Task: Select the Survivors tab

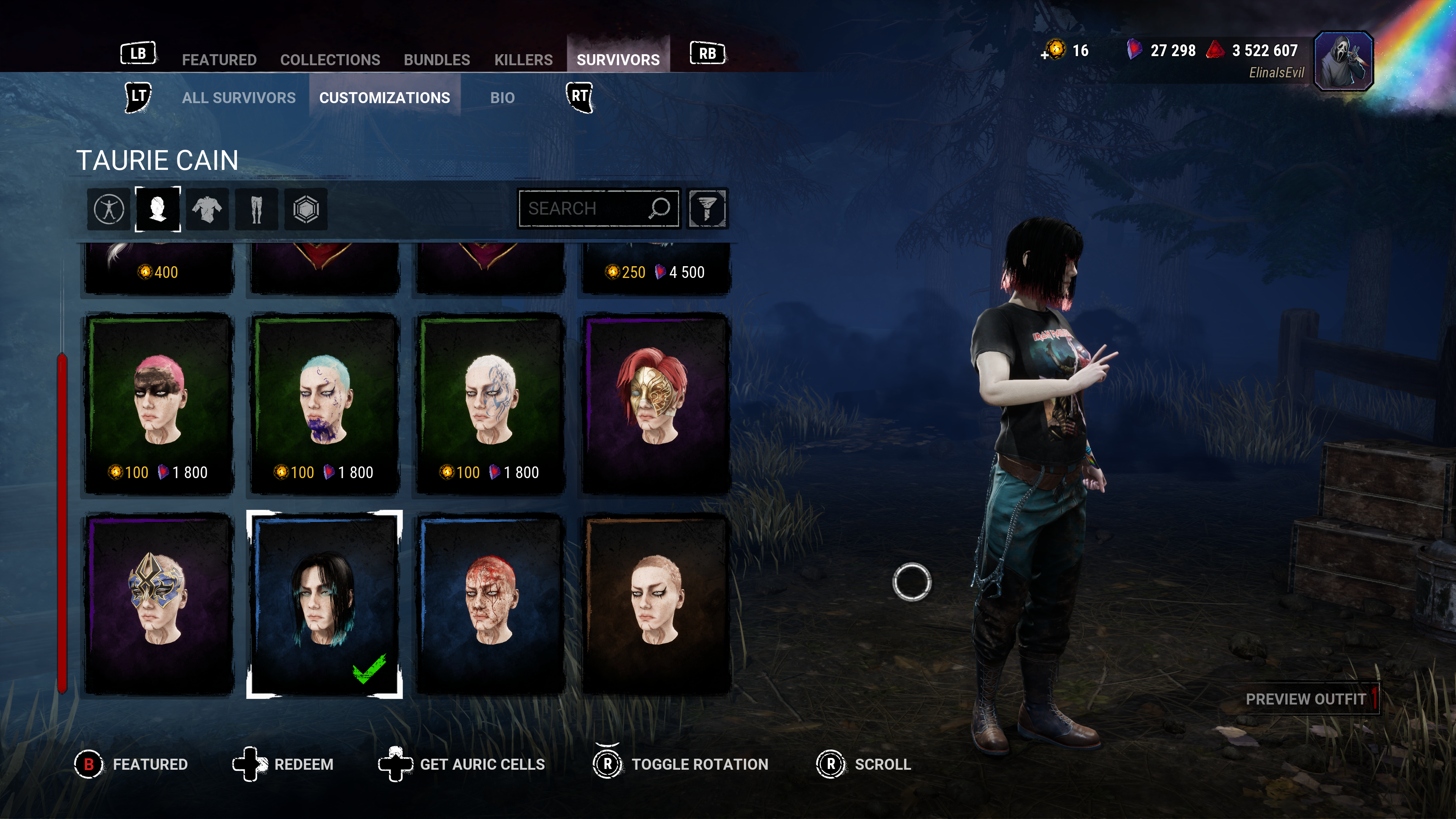Action: tap(618, 60)
